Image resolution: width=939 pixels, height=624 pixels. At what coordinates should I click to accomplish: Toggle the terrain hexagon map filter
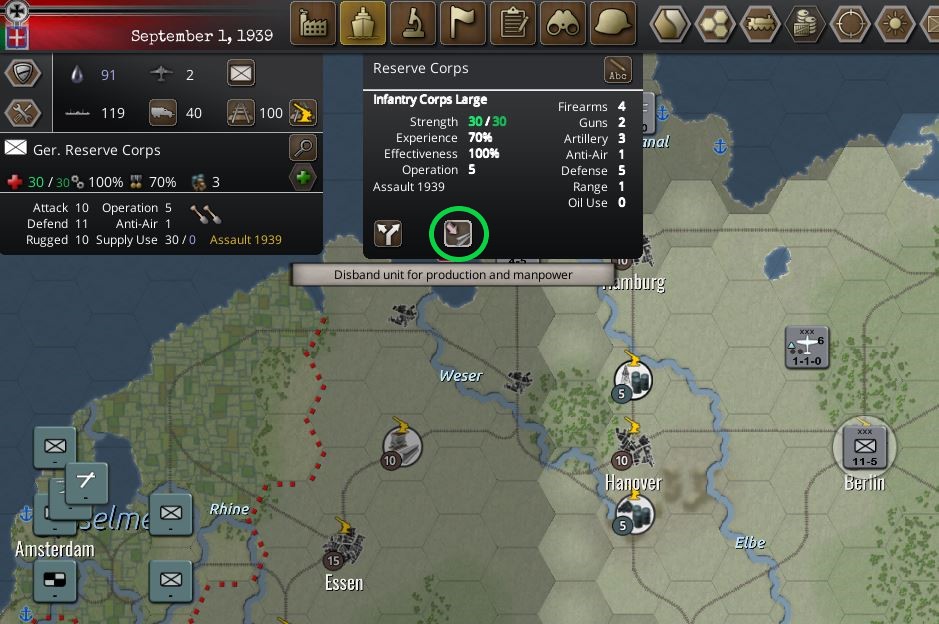click(670, 23)
